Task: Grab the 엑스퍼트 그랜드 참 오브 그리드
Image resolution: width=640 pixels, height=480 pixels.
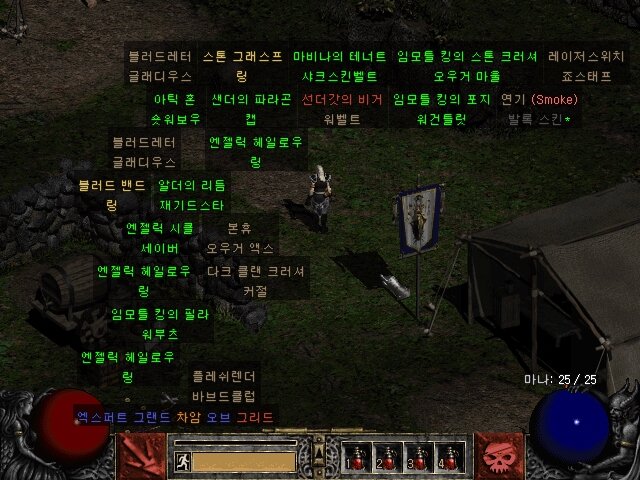Action: coord(174,417)
